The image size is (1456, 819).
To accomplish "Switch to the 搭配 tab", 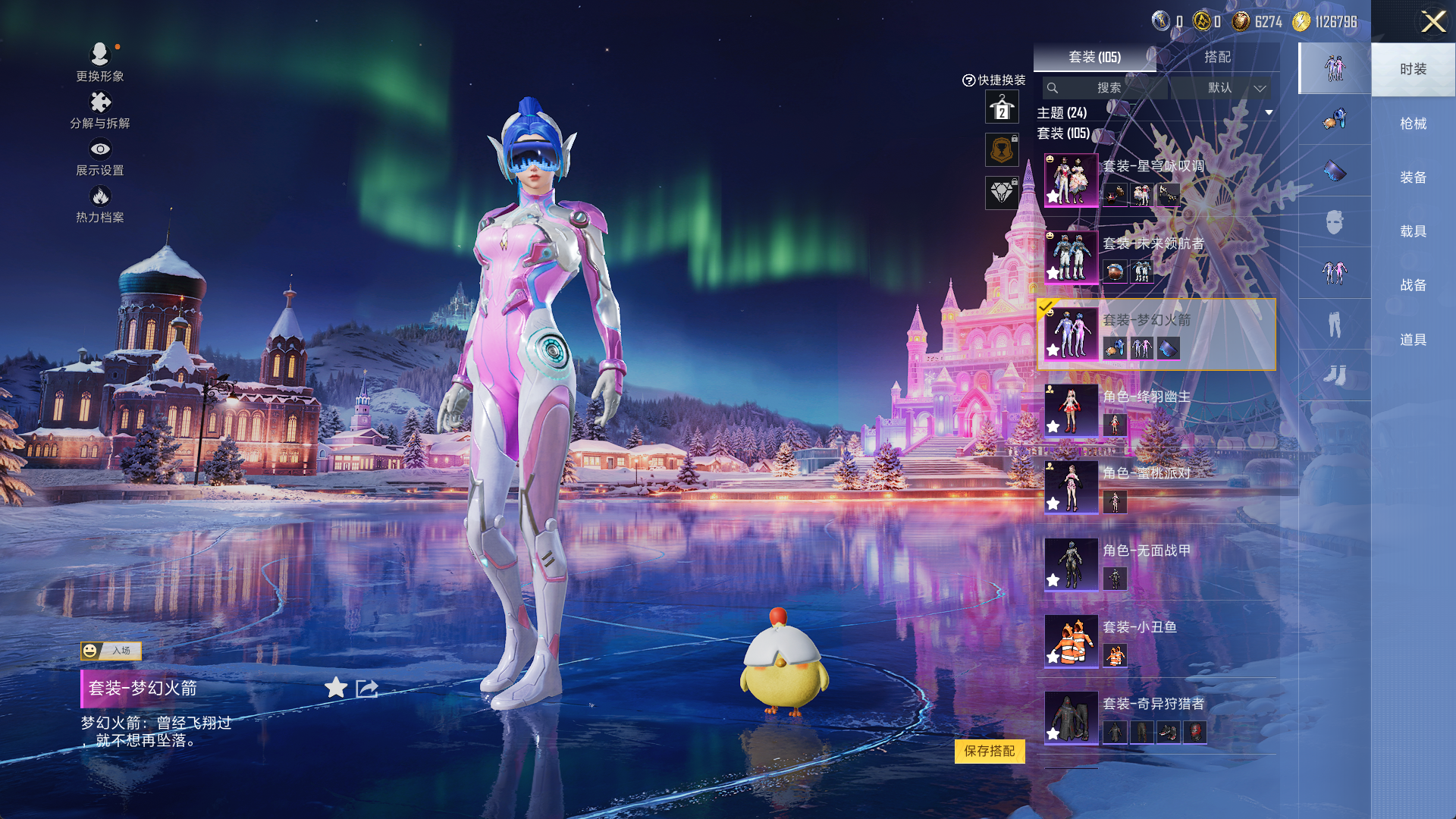I will point(1217,57).
